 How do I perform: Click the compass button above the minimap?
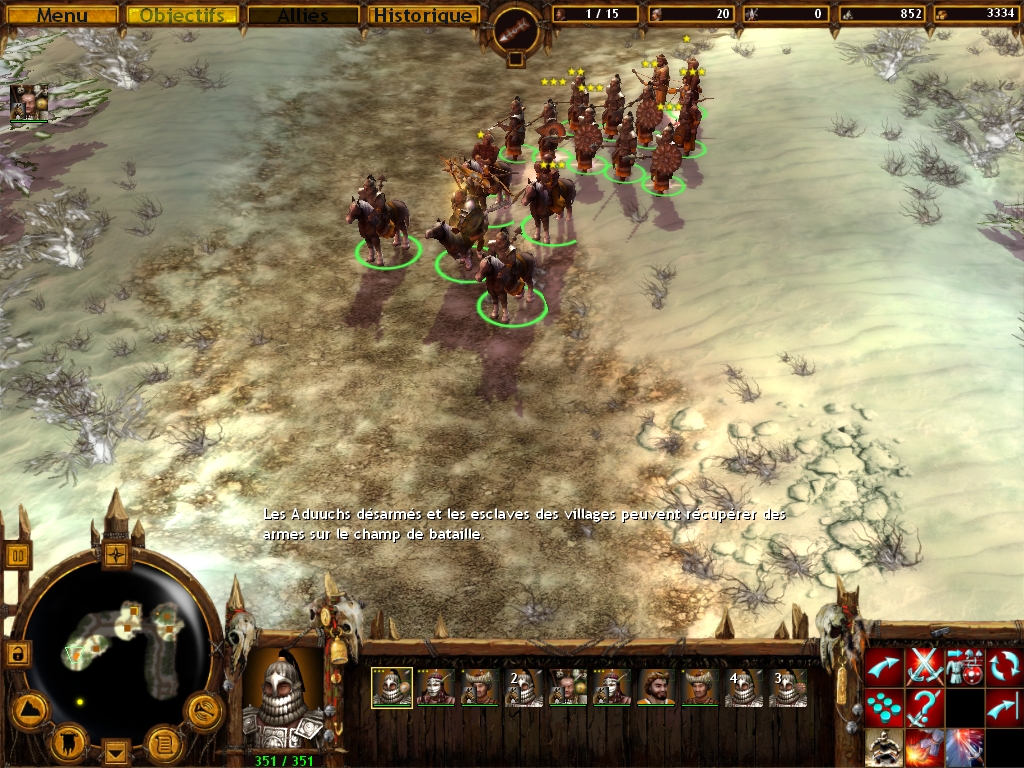tap(117, 553)
